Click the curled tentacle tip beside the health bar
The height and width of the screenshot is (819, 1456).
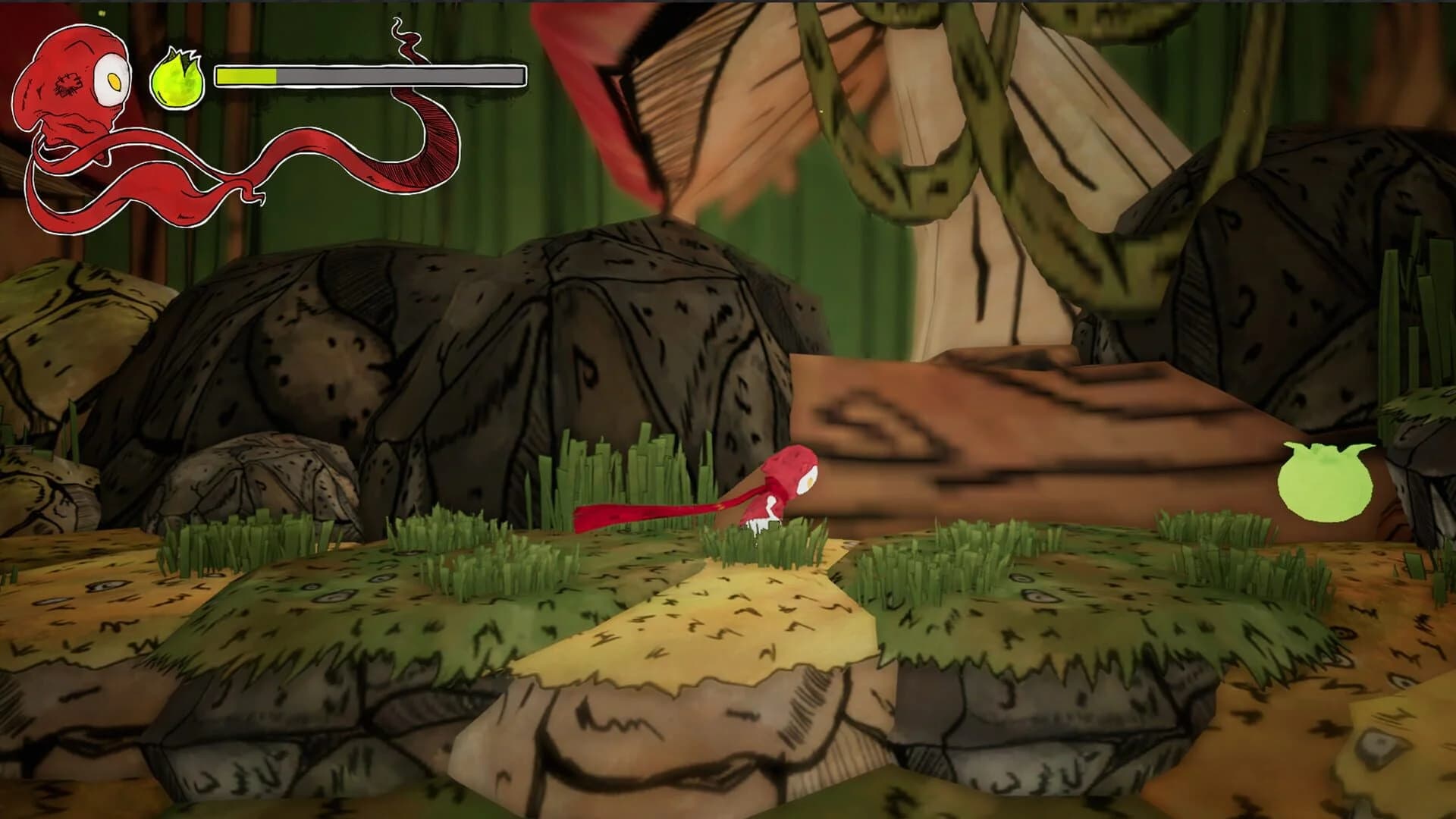pos(406,34)
